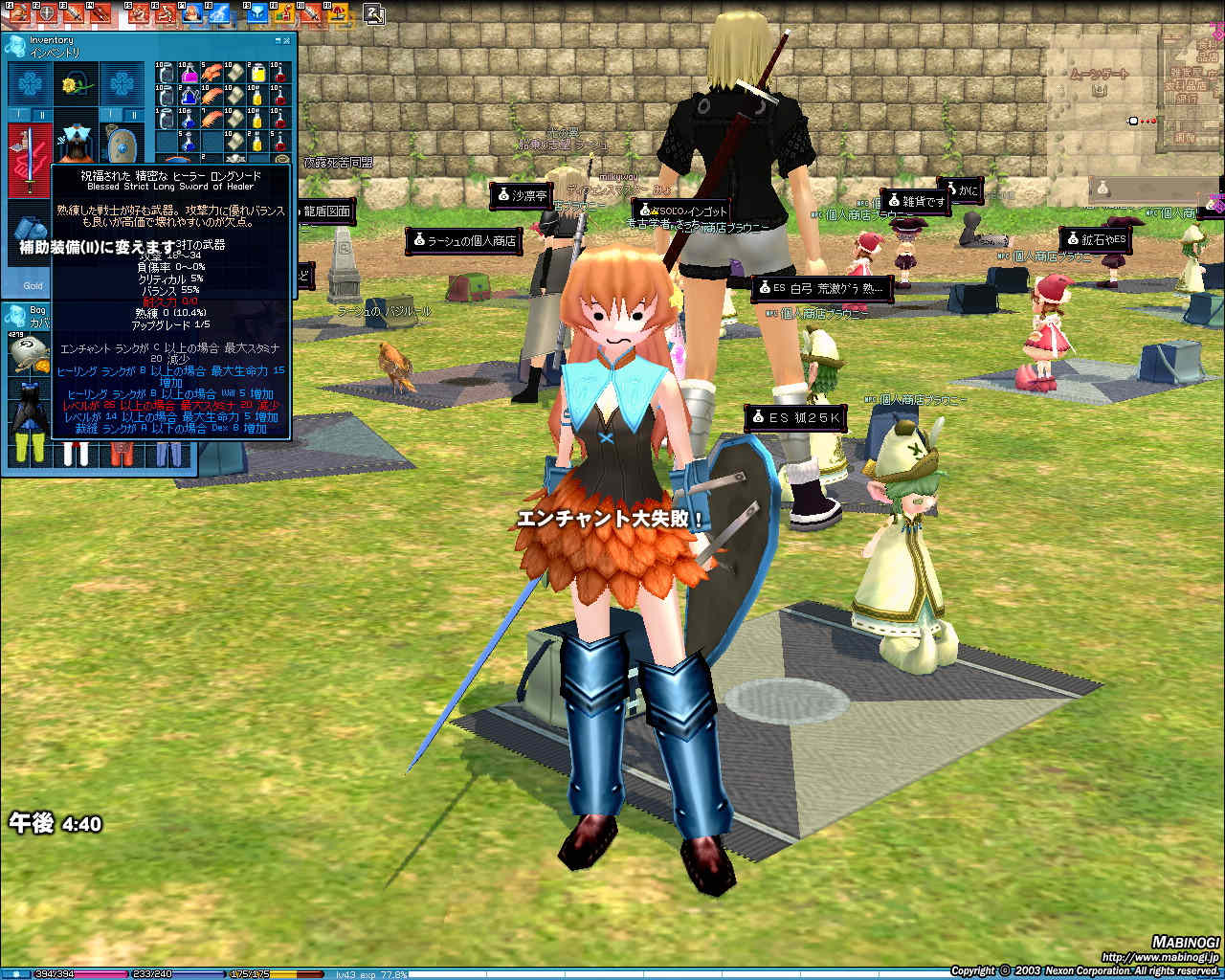Select the equipped long sword slot

click(30, 158)
